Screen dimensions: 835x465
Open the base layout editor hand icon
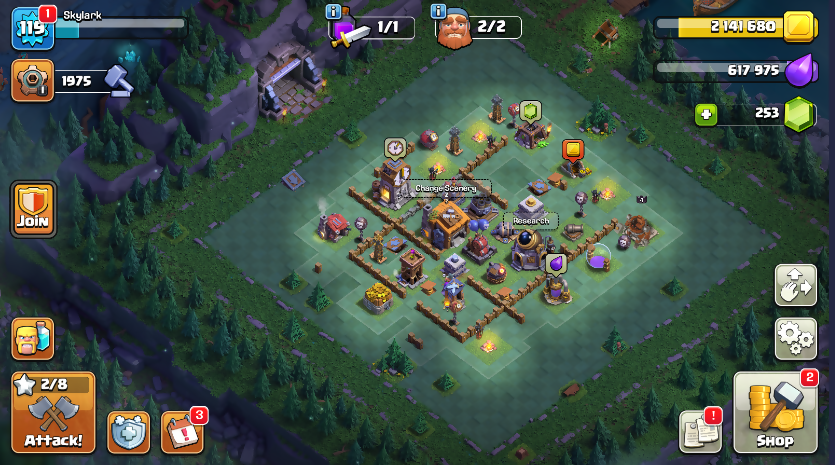tap(795, 285)
